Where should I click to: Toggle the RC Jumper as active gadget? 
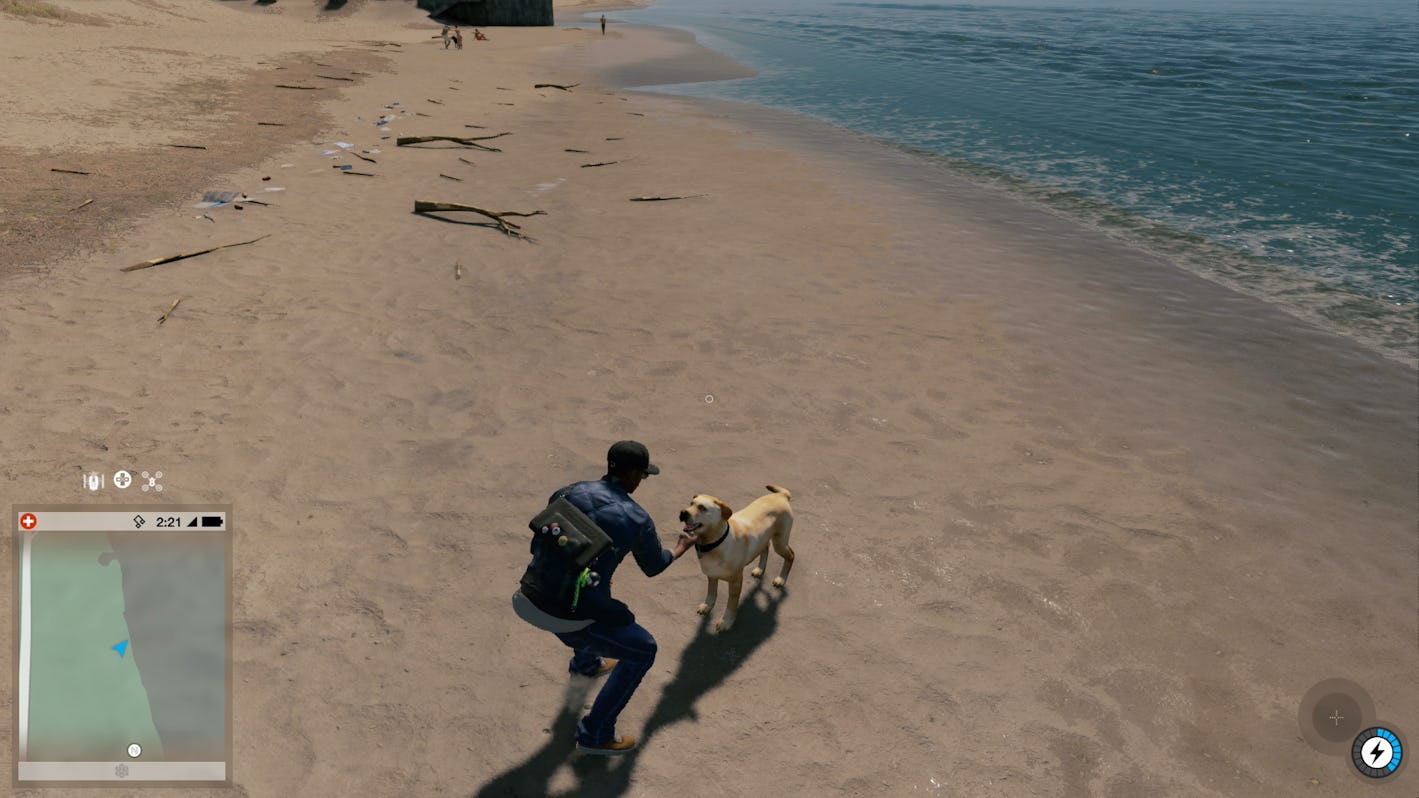pyautogui.click(x=93, y=480)
